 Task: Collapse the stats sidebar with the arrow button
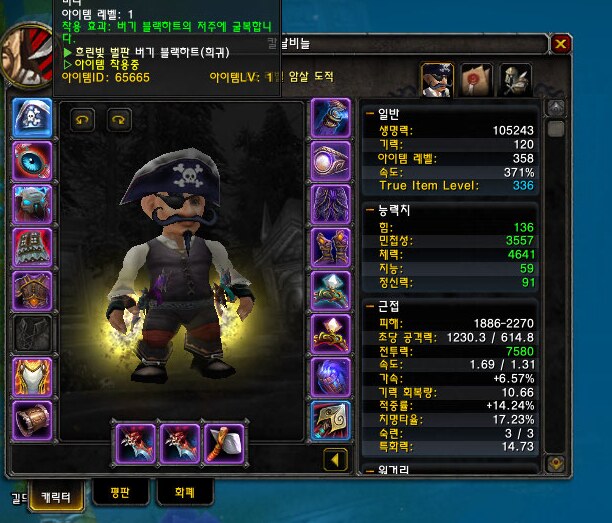337,461
